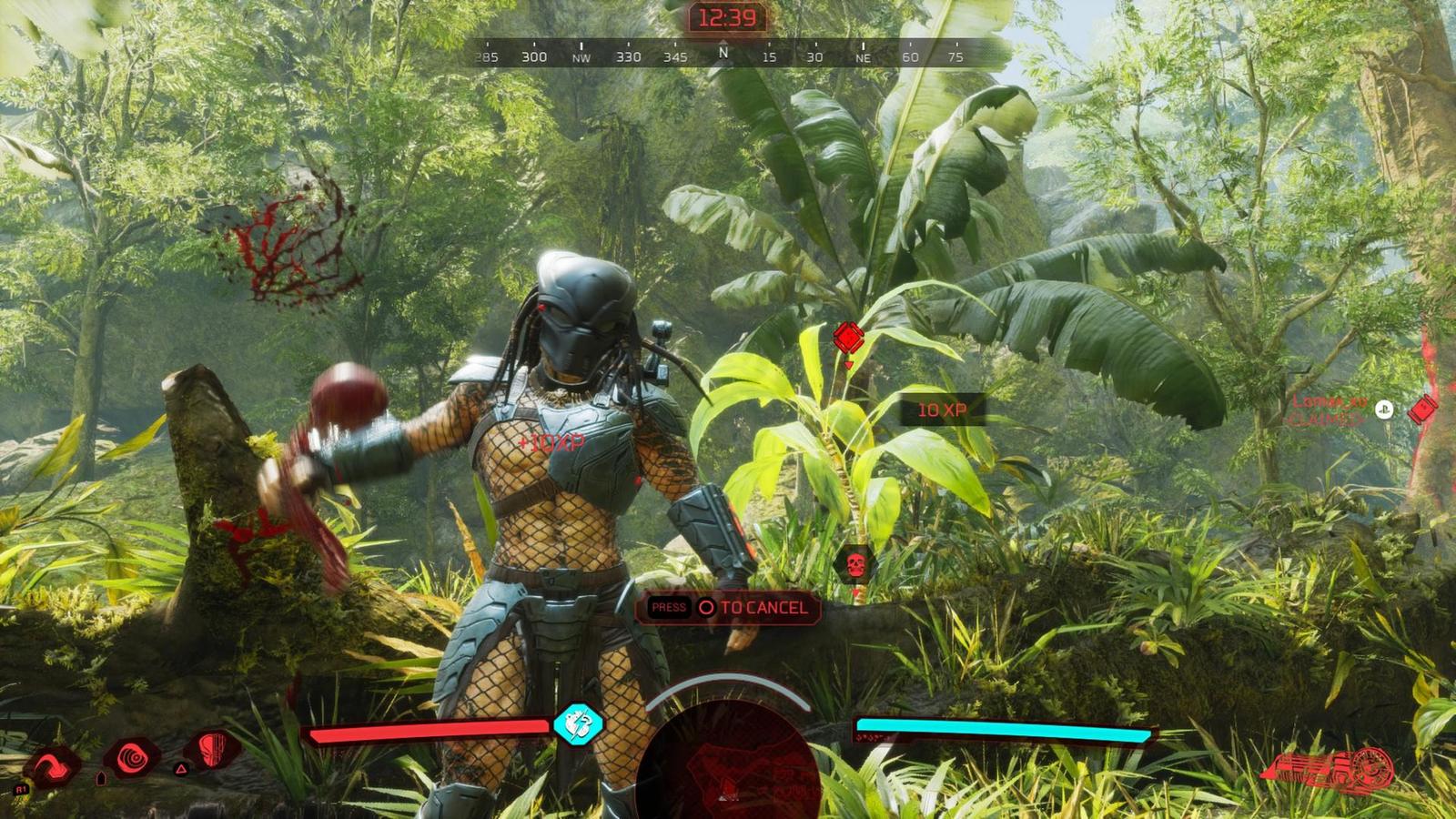This screenshot has width=1456, height=819.
Task: Activate the spiral target ability icon
Action: pyautogui.click(x=133, y=756)
